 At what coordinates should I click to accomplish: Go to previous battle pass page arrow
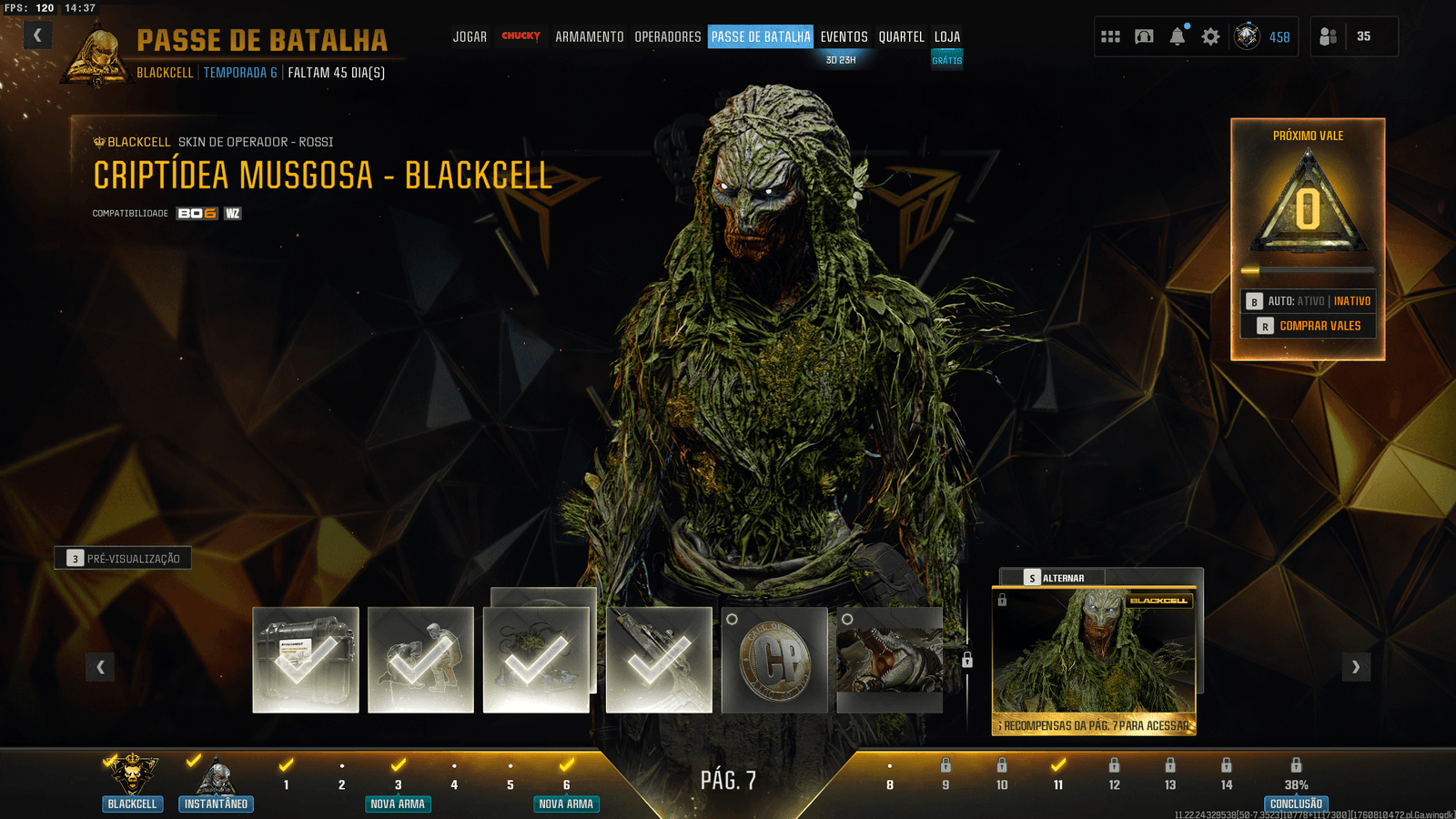(100, 667)
